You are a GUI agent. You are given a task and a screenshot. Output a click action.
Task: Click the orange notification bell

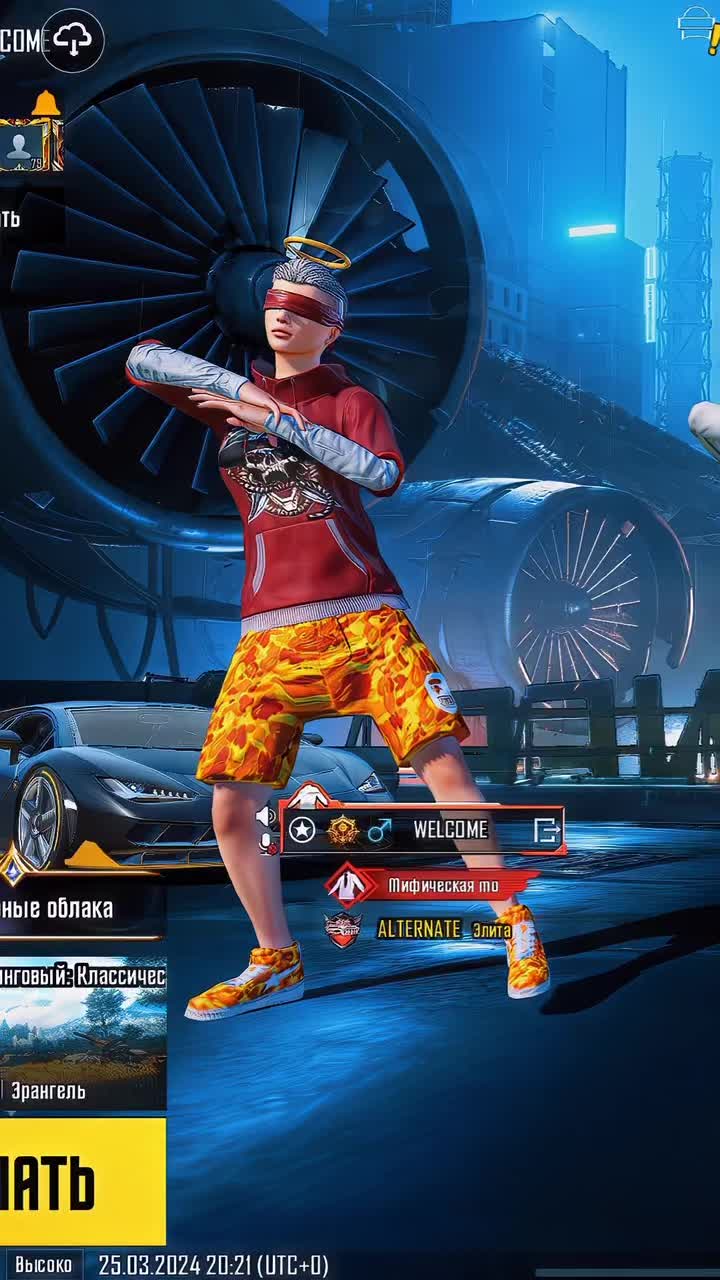pos(45,103)
